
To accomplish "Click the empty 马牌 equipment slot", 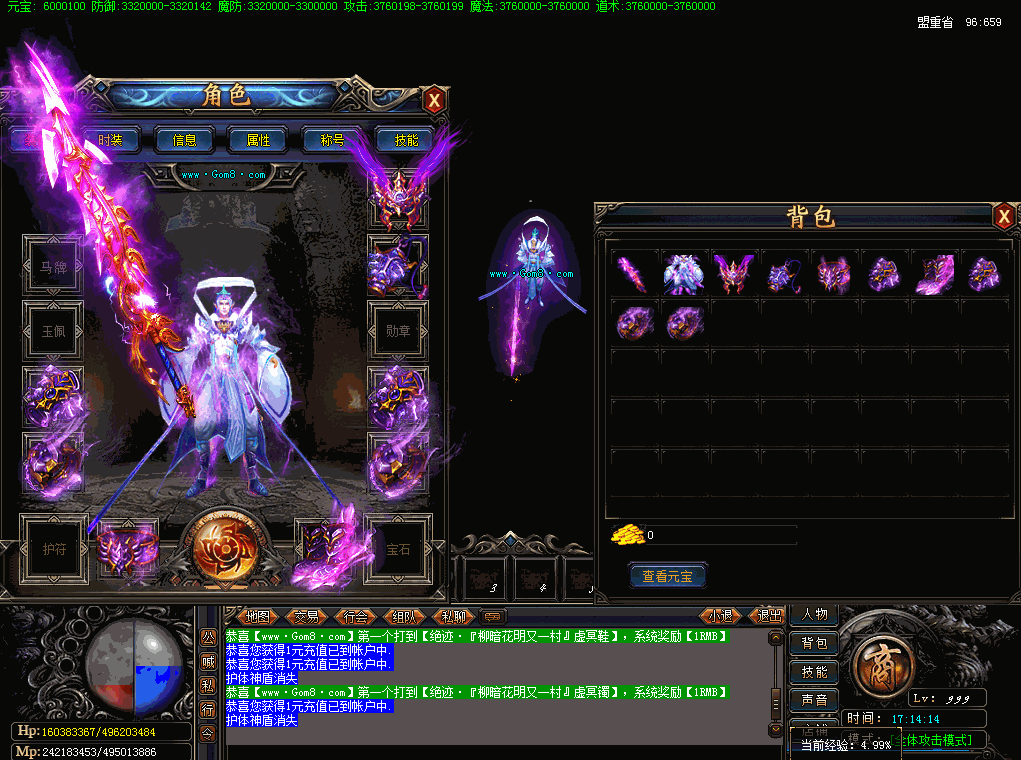I will pyautogui.click(x=53, y=267).
